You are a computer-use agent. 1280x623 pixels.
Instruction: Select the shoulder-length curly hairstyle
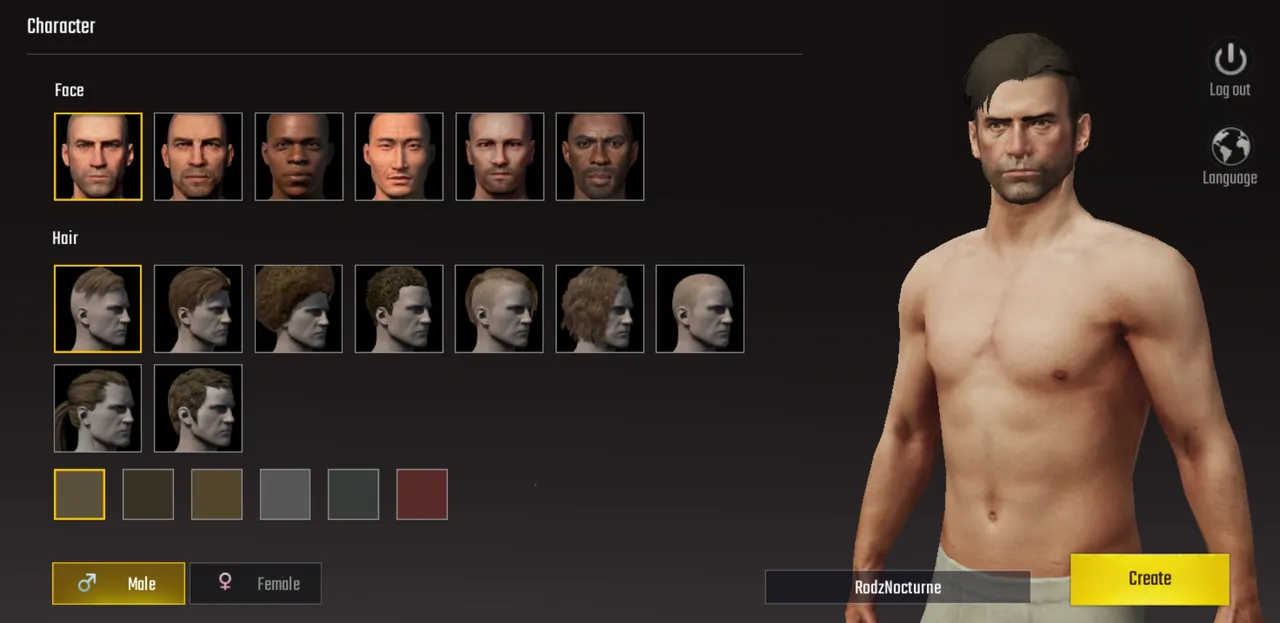coord(600,309)
